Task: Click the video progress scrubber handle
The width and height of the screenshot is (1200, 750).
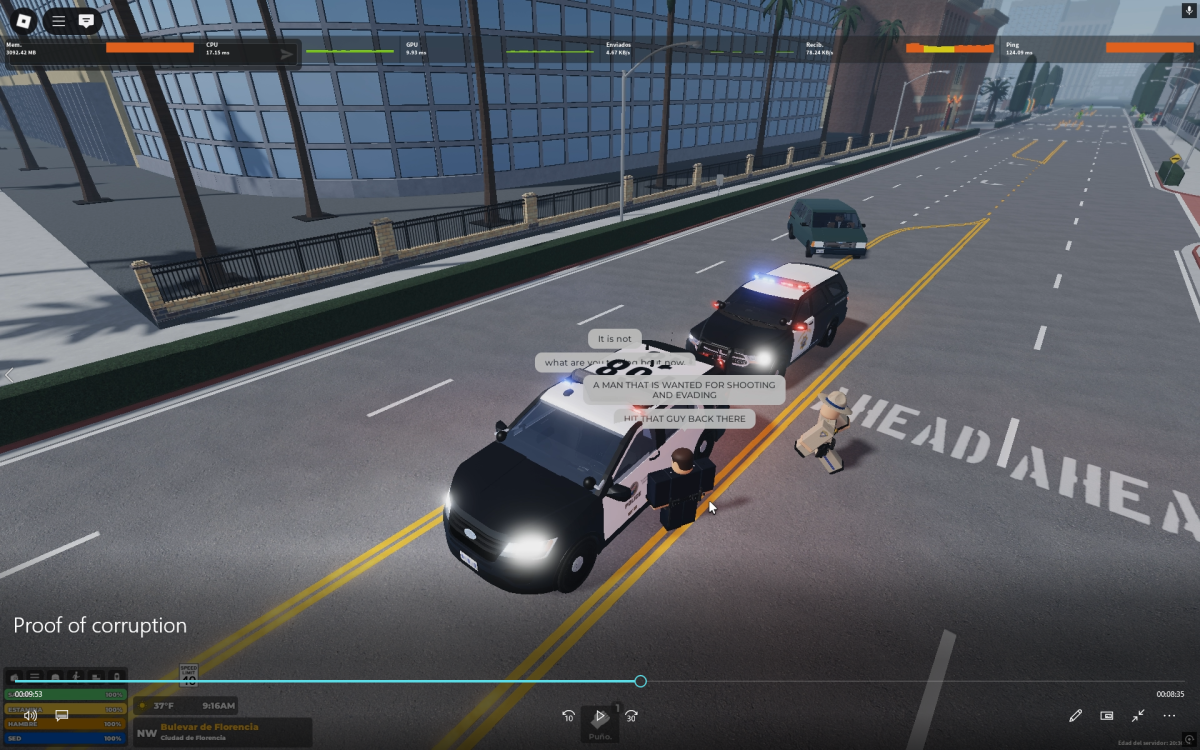Action: click(640, 681)
